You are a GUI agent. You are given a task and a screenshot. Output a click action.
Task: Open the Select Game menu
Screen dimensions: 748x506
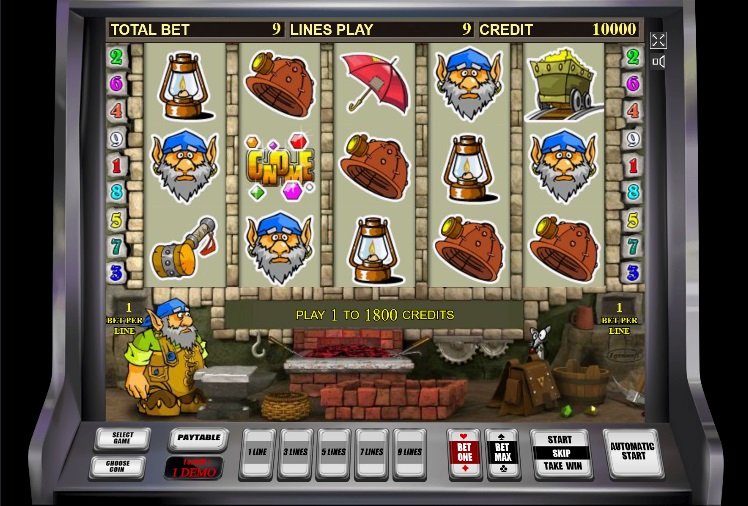coord(121,439)
